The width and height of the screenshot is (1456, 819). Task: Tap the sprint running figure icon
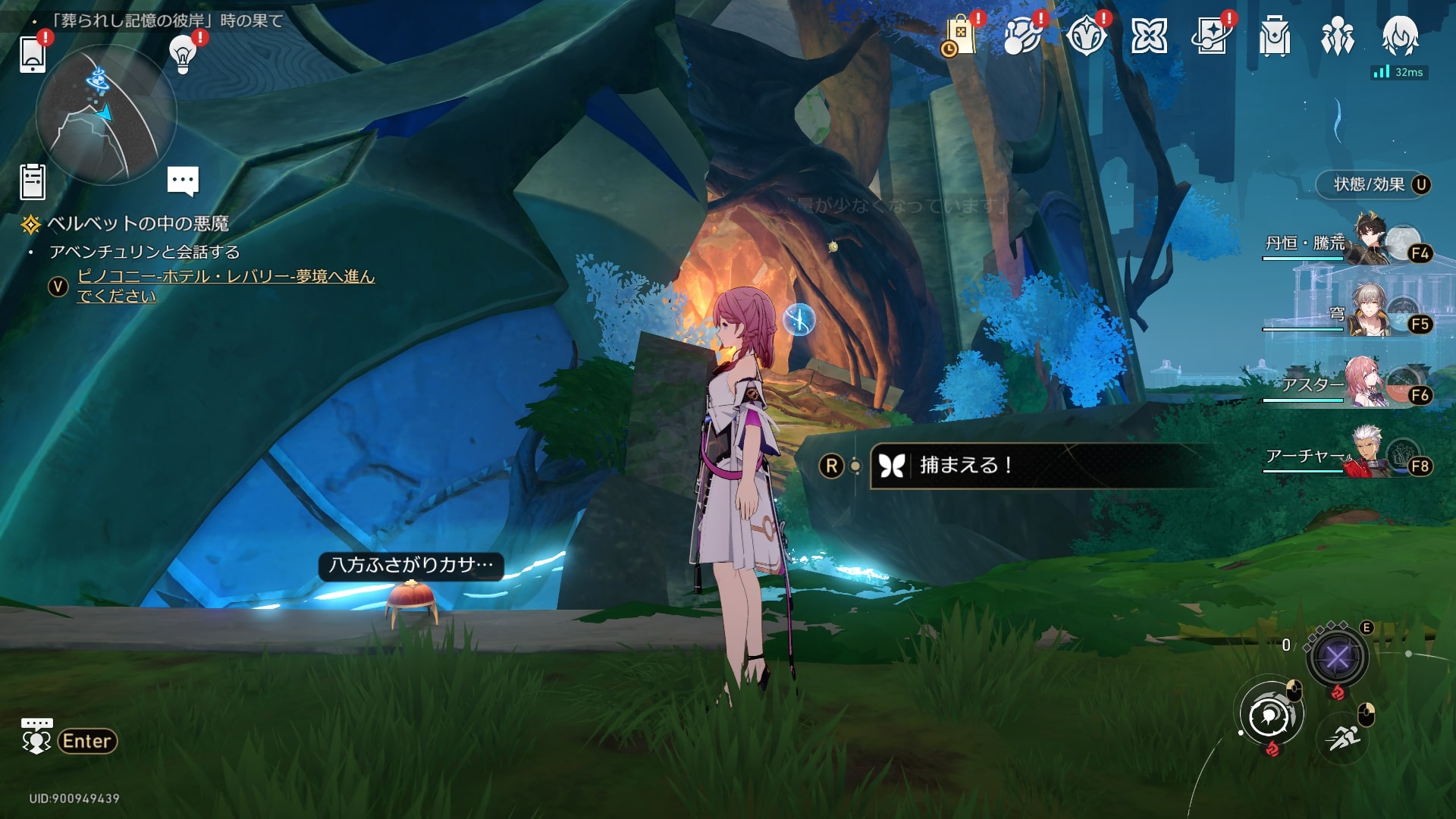[x=1344, y=736]
